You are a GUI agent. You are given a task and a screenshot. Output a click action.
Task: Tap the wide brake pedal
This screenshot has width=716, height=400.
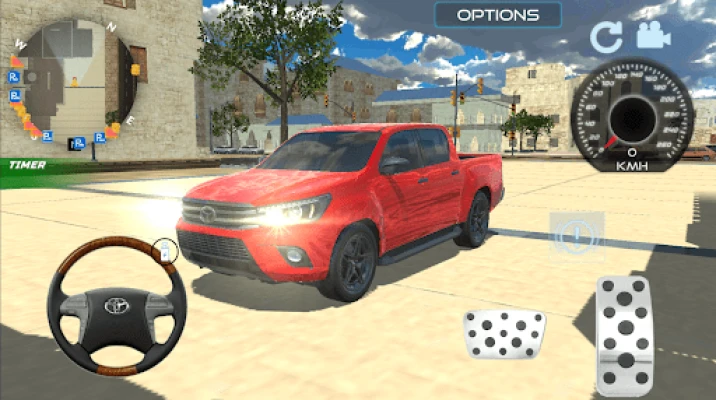click(x=504, y=333)
